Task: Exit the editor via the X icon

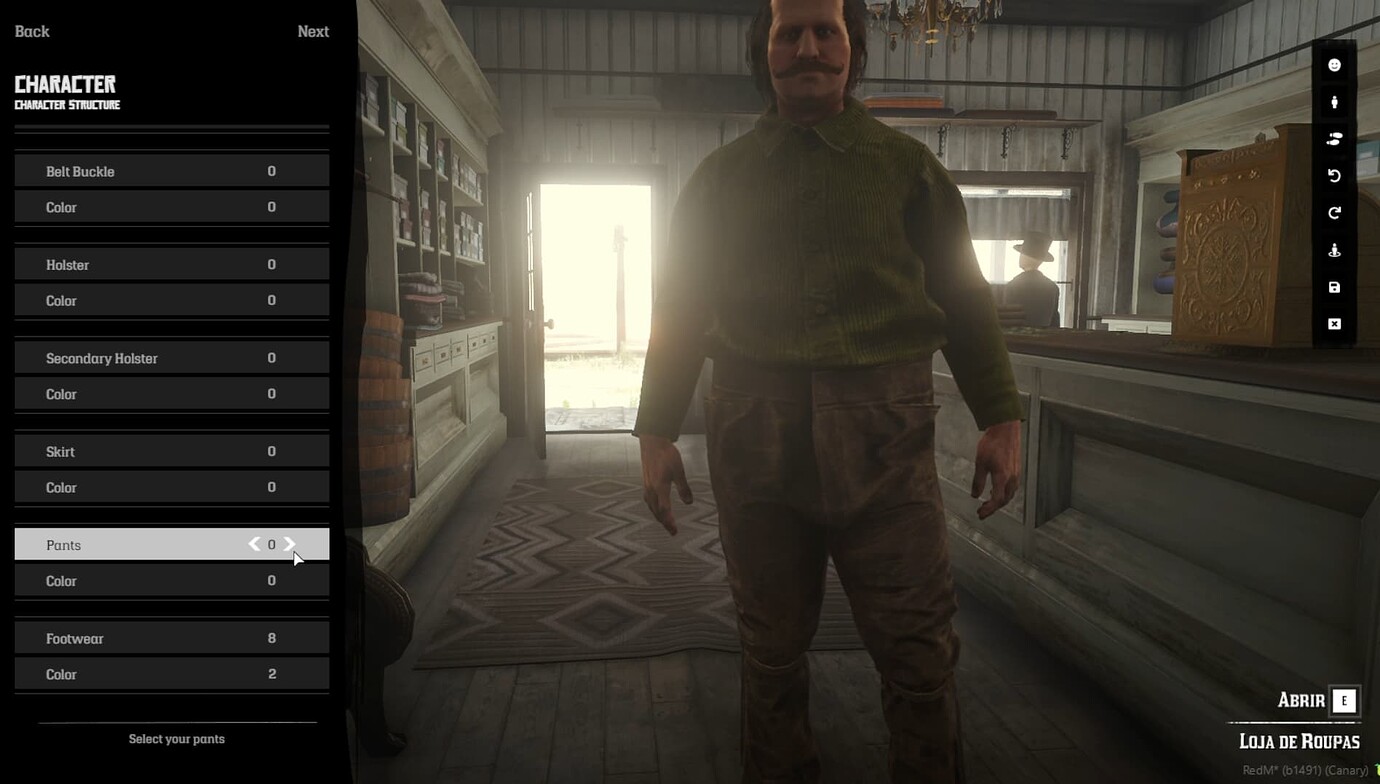Action: 1333,323
